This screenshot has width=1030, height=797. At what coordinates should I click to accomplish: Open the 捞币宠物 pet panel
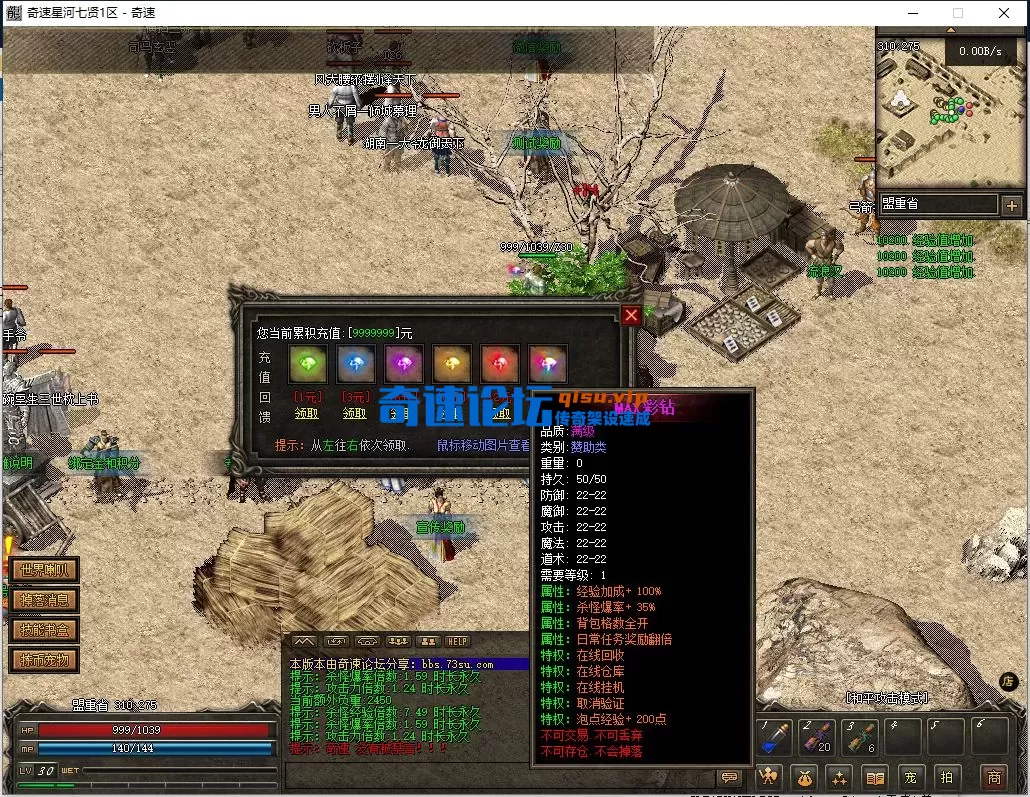coord(44,660)
